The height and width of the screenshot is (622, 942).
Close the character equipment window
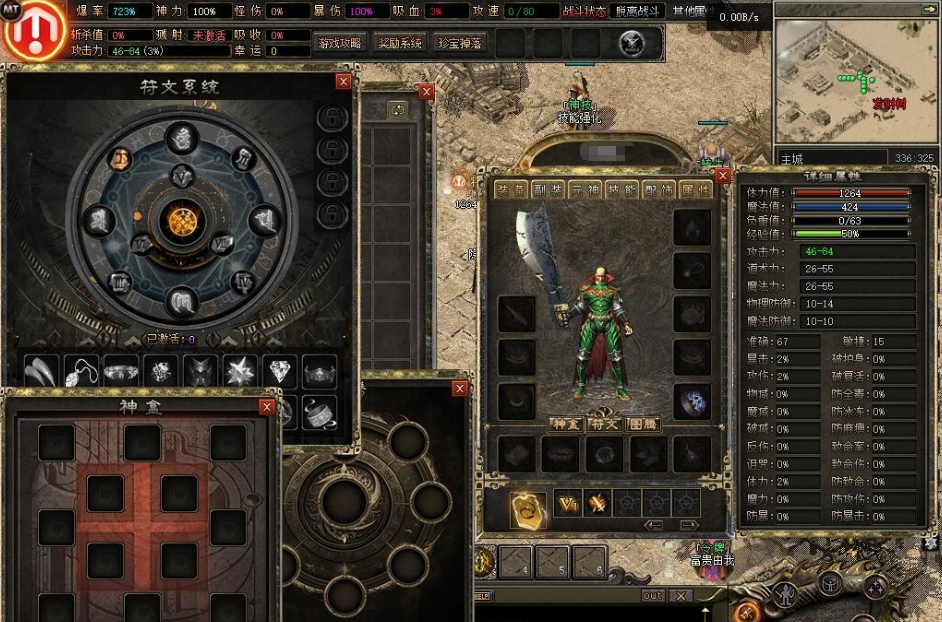point(723,176)
